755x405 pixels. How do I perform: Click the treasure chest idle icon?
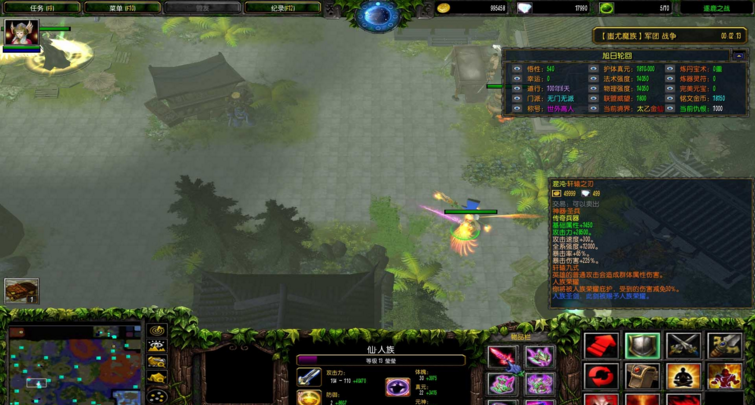coord(21,291)
